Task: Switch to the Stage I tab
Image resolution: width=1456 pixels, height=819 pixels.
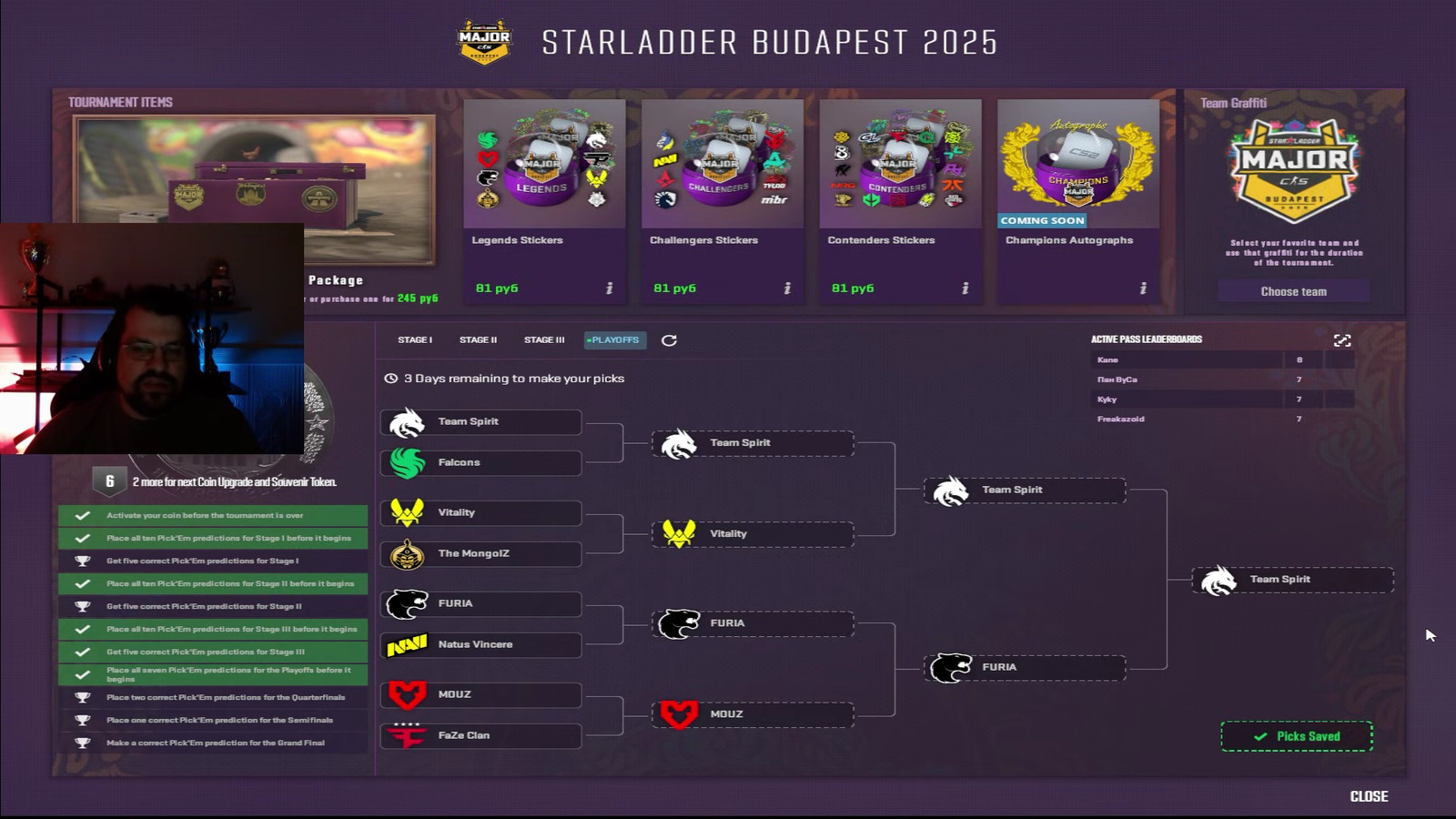Action: 415,339
